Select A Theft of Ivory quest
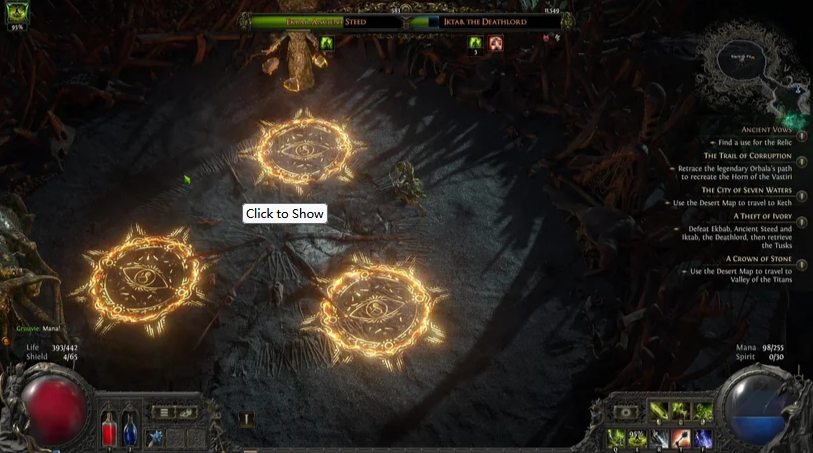 [761, 215]
